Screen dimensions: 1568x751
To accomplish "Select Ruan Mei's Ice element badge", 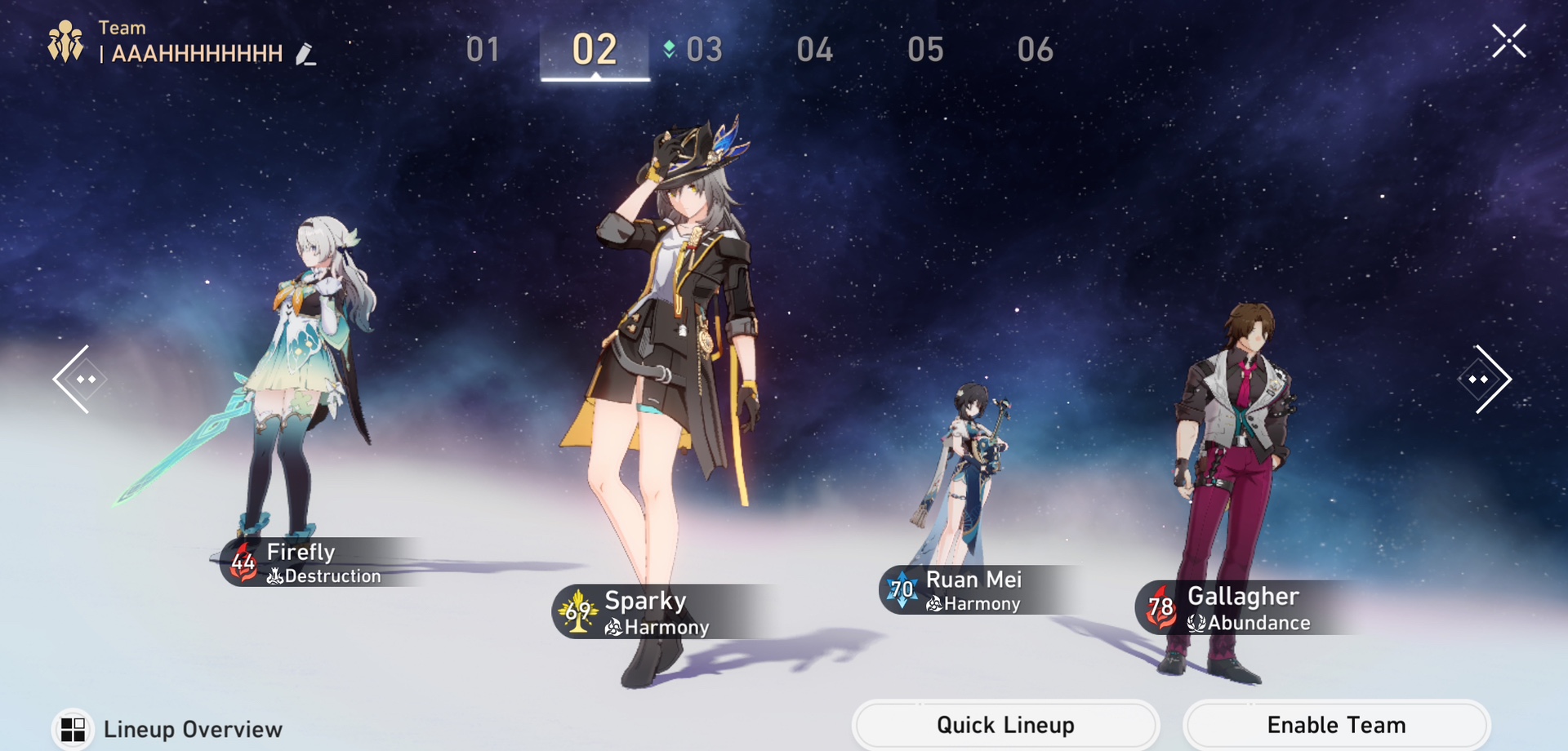I will pos(902,589).
